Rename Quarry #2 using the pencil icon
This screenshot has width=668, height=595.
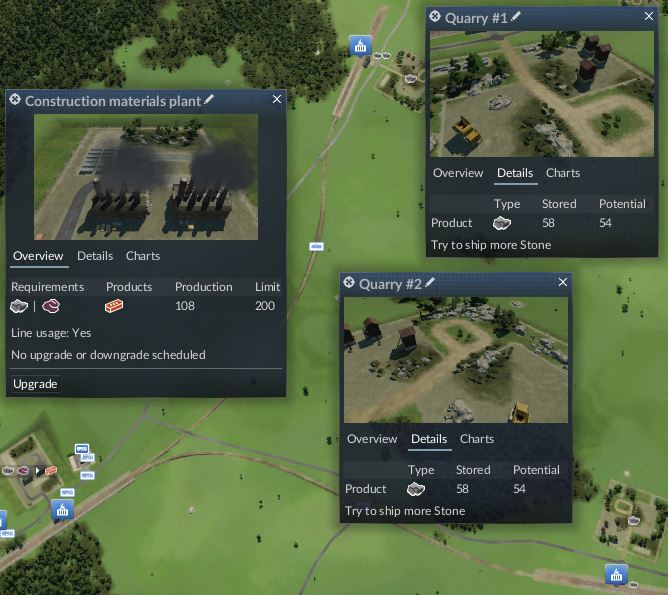click(x=430, y=283)
